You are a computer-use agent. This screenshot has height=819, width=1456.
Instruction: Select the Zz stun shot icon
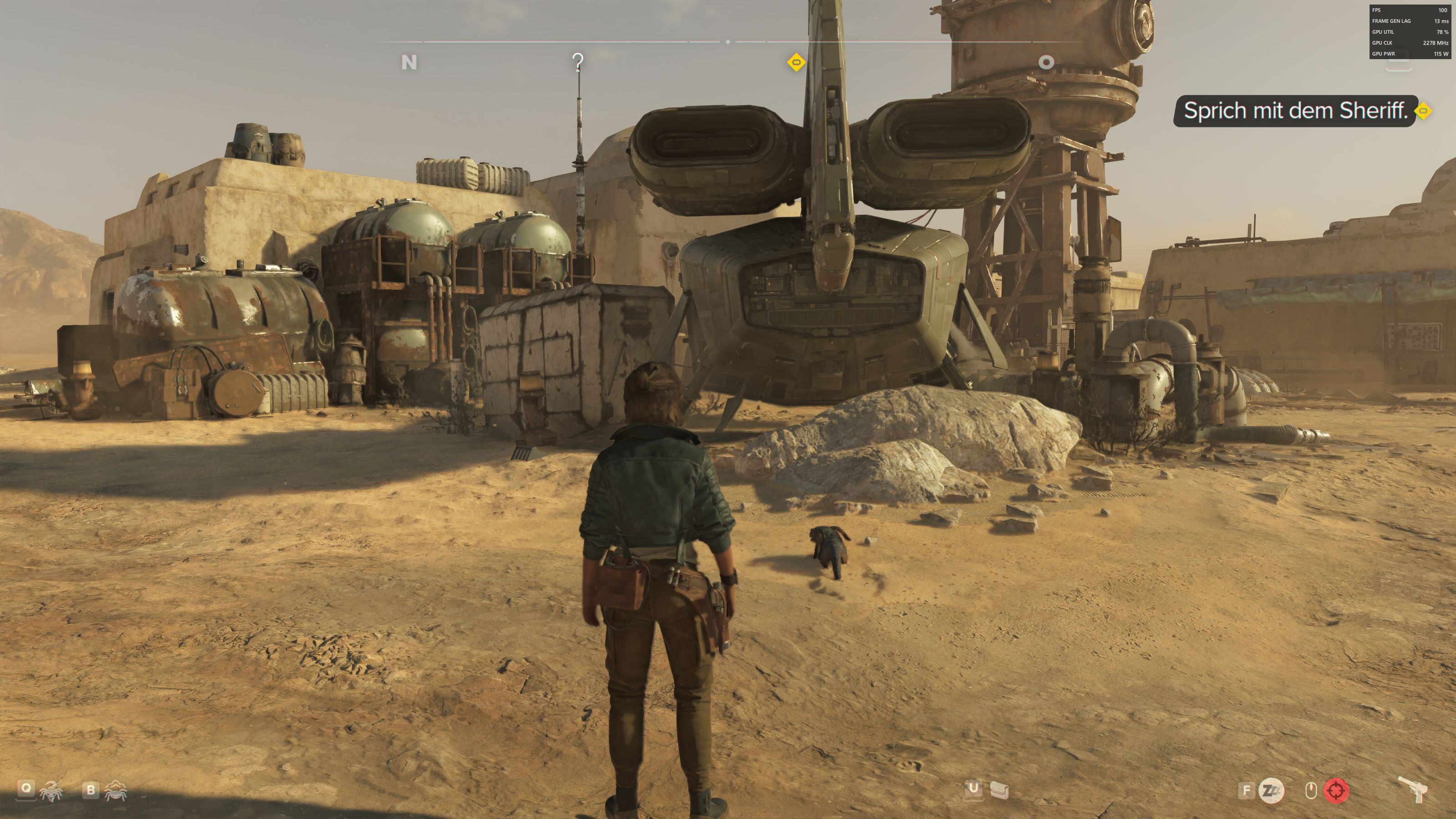(1271, 790)
